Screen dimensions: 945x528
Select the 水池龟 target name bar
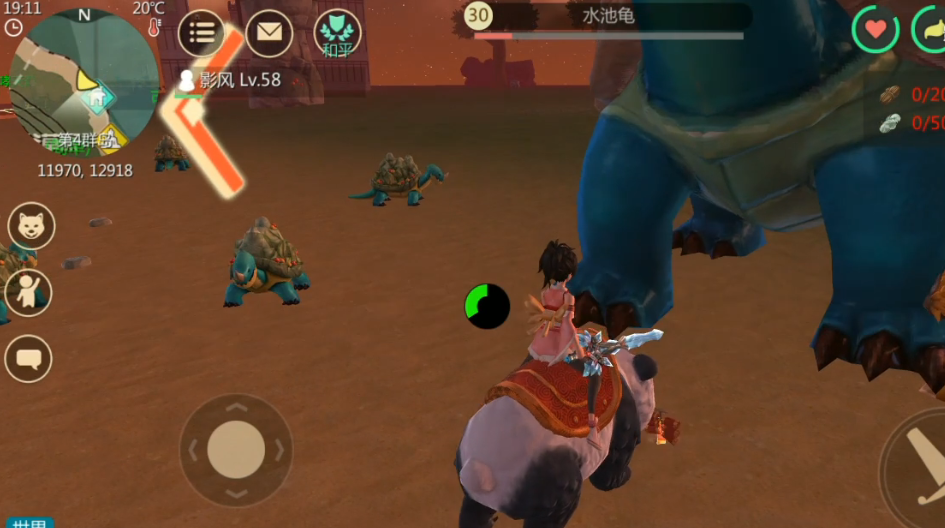tap(608, 16)
